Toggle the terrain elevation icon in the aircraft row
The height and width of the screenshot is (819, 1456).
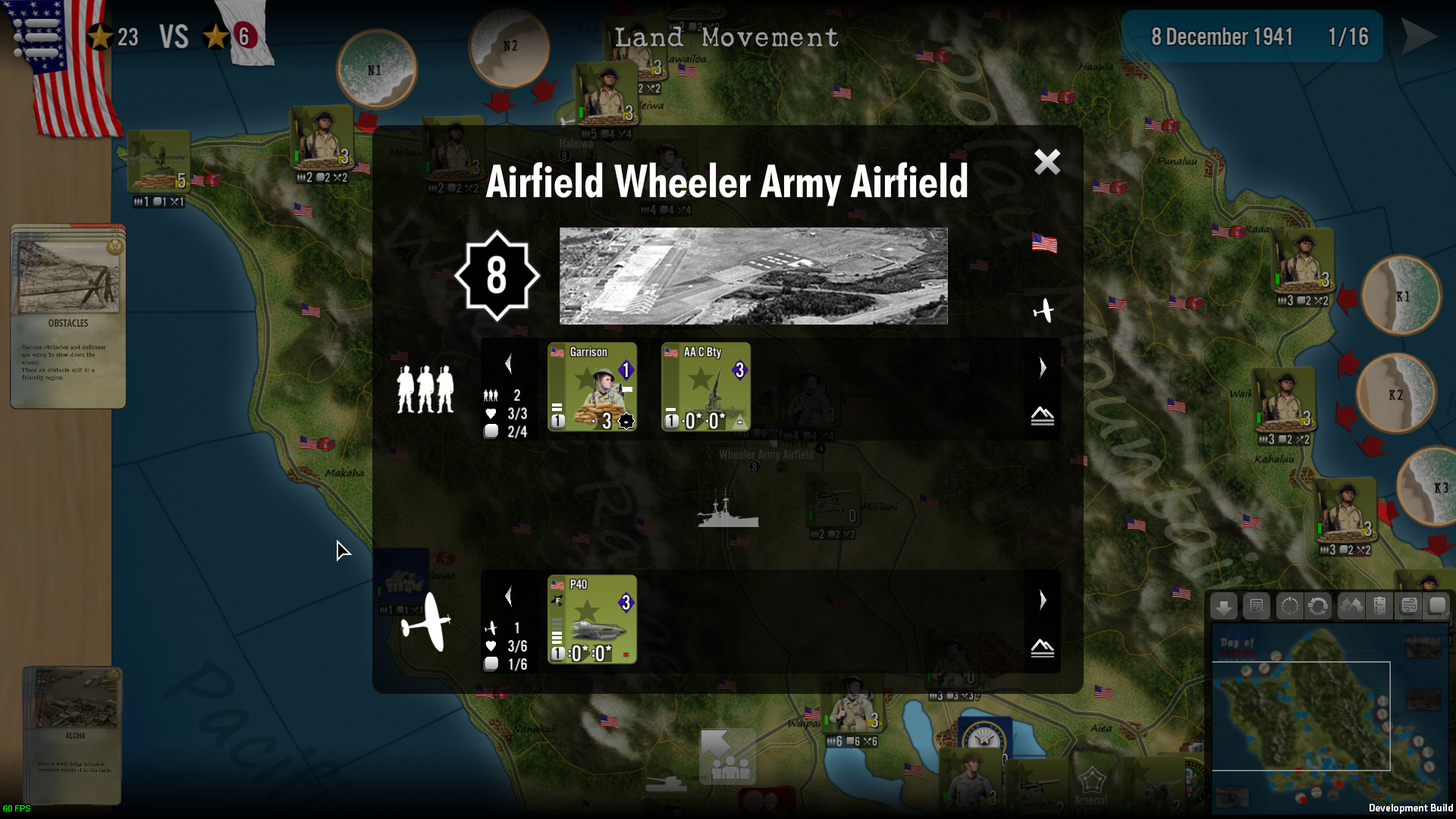(1043, 648)
